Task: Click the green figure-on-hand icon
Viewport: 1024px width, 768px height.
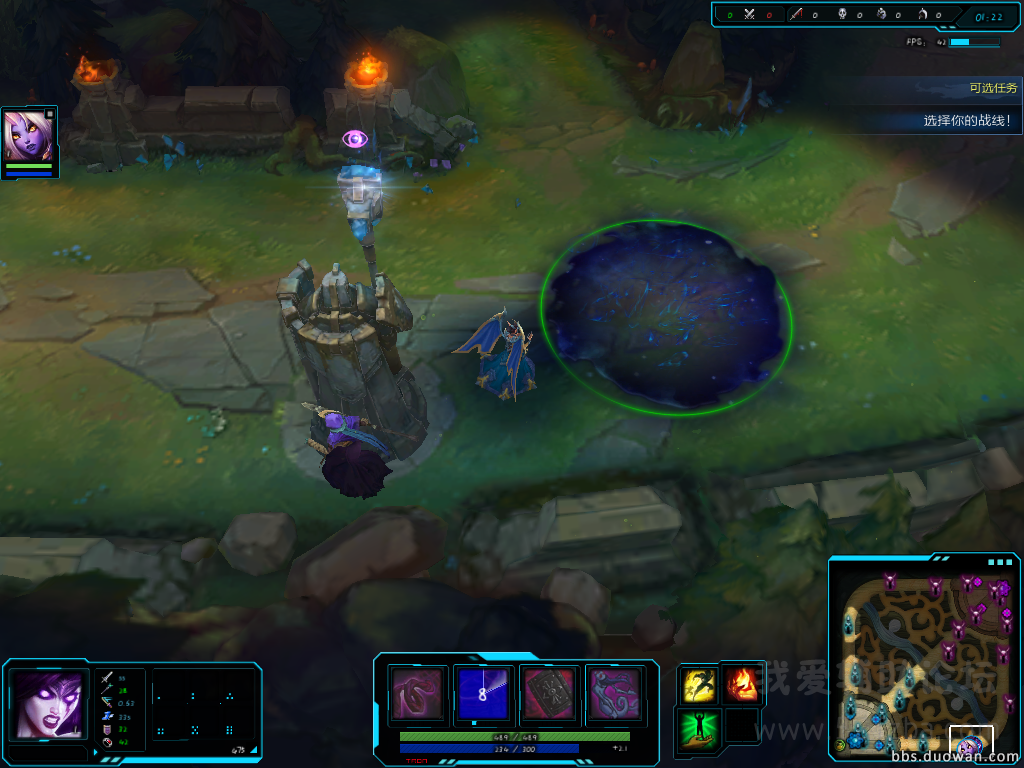Action: tap(698, 727)
